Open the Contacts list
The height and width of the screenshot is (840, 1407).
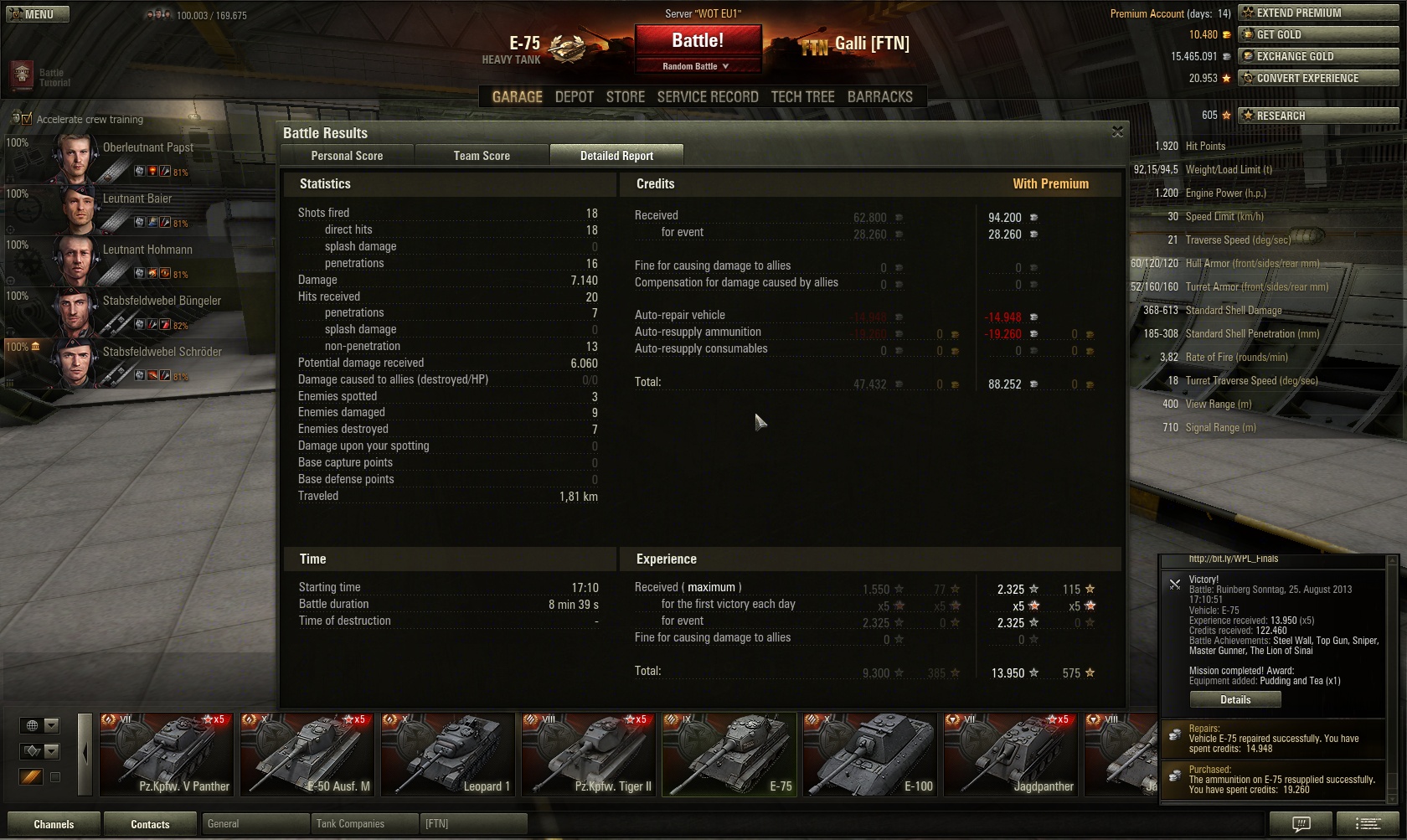[150, 824]
